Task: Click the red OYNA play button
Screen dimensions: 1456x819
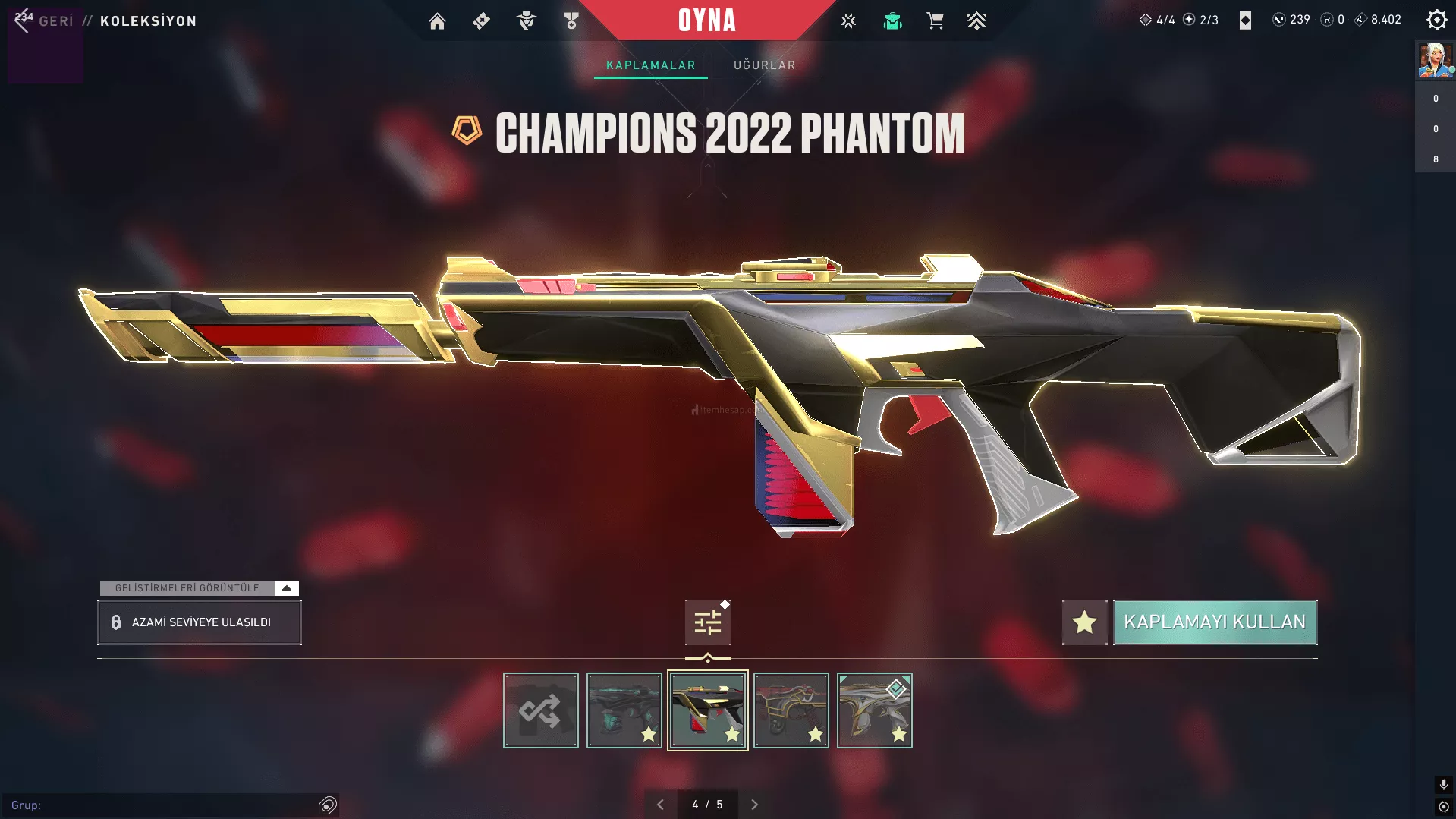Action: (706, 20)
